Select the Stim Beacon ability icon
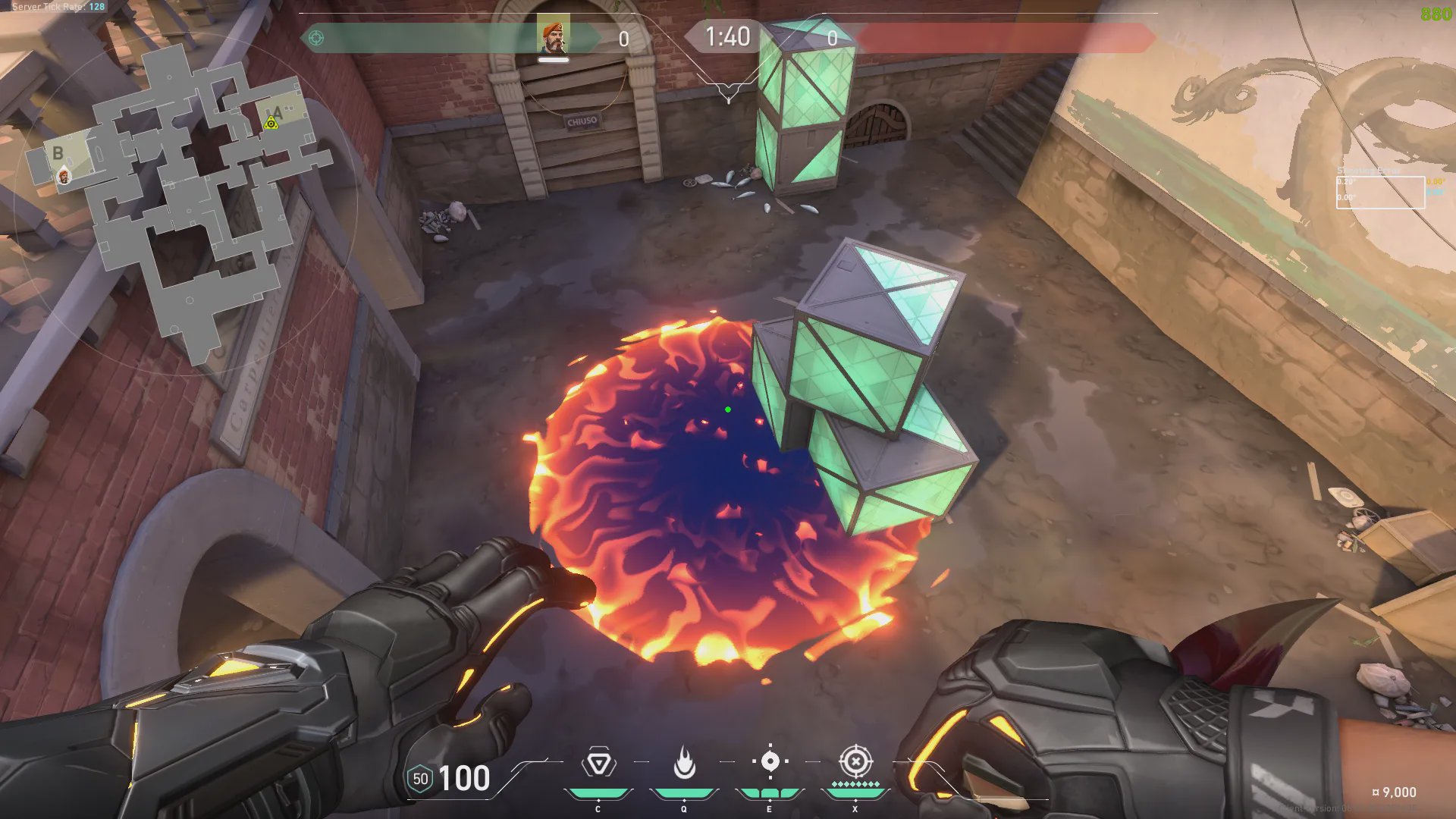 [x=598, y=763]
